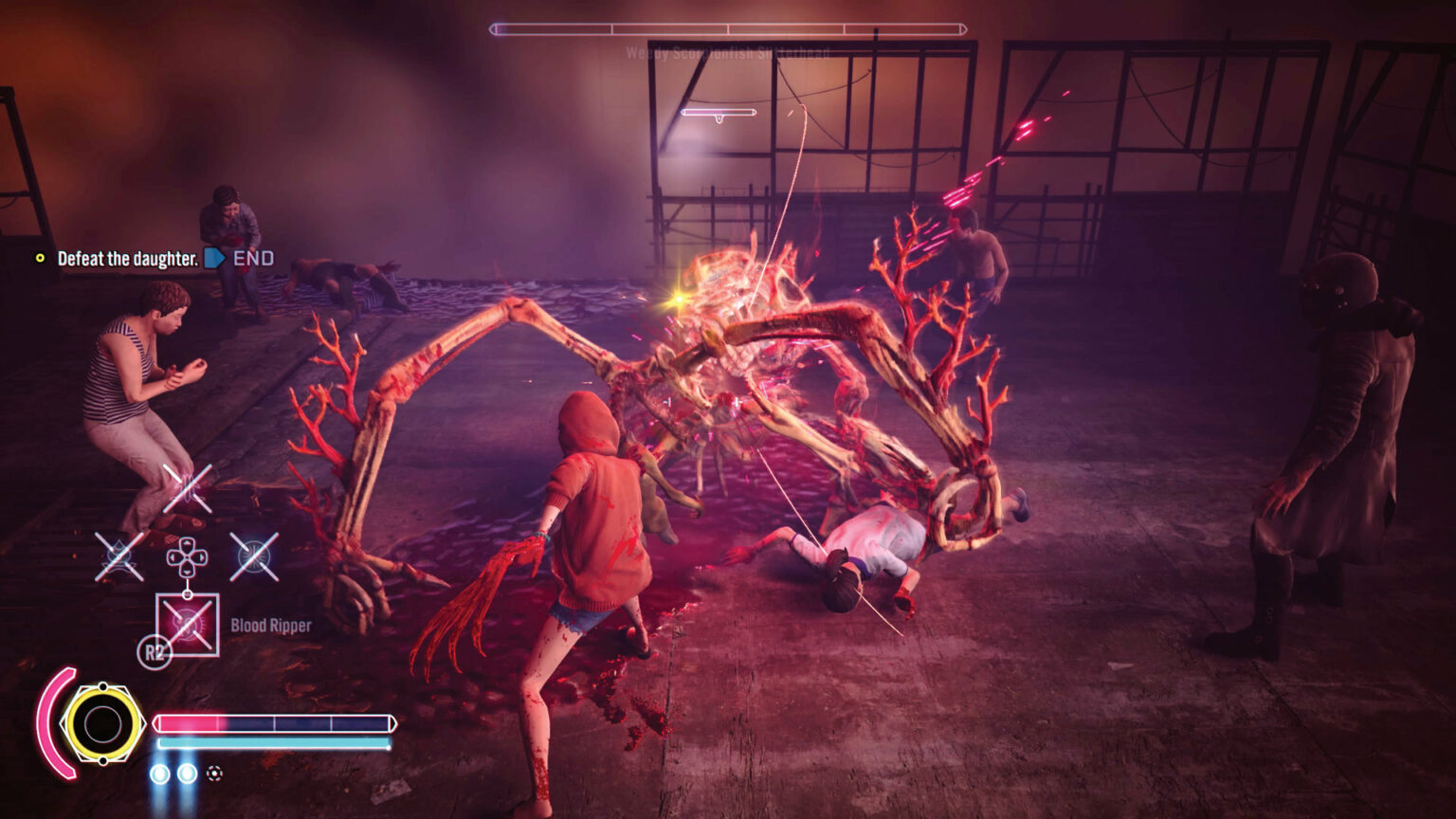The height and width of the screenshot is (819, 1456).
Task: Click the cyan stamina bar
Action: click(270, 744)
